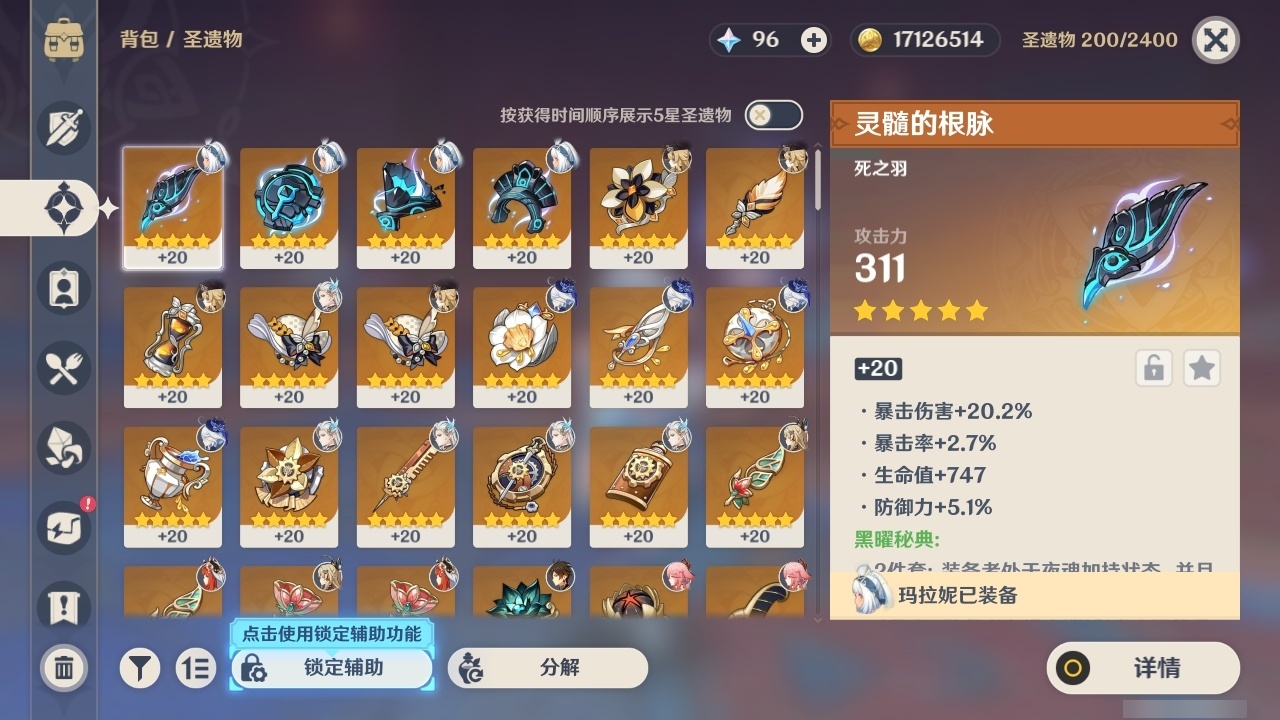1280x720 pixels.
Task: Open the artifact filter funnel icon
Action: point(140,667)
